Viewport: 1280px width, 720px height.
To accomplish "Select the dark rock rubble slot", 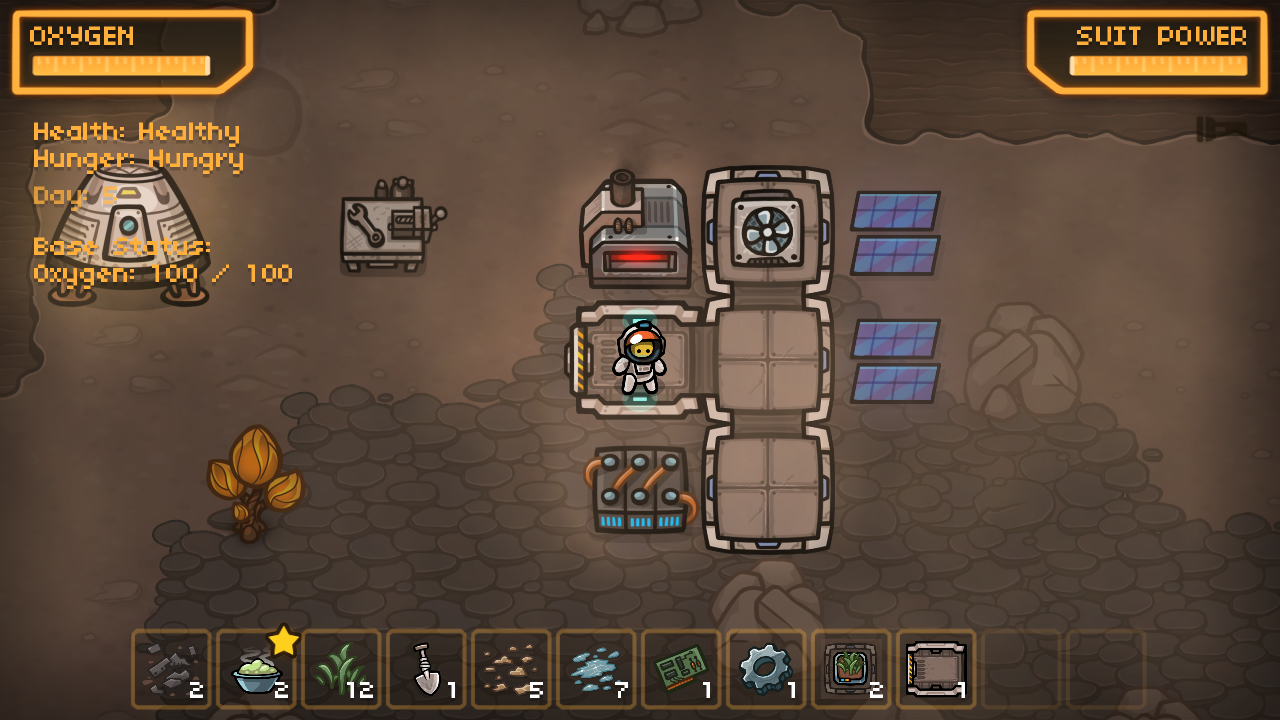I will click(x=171, y=668).
